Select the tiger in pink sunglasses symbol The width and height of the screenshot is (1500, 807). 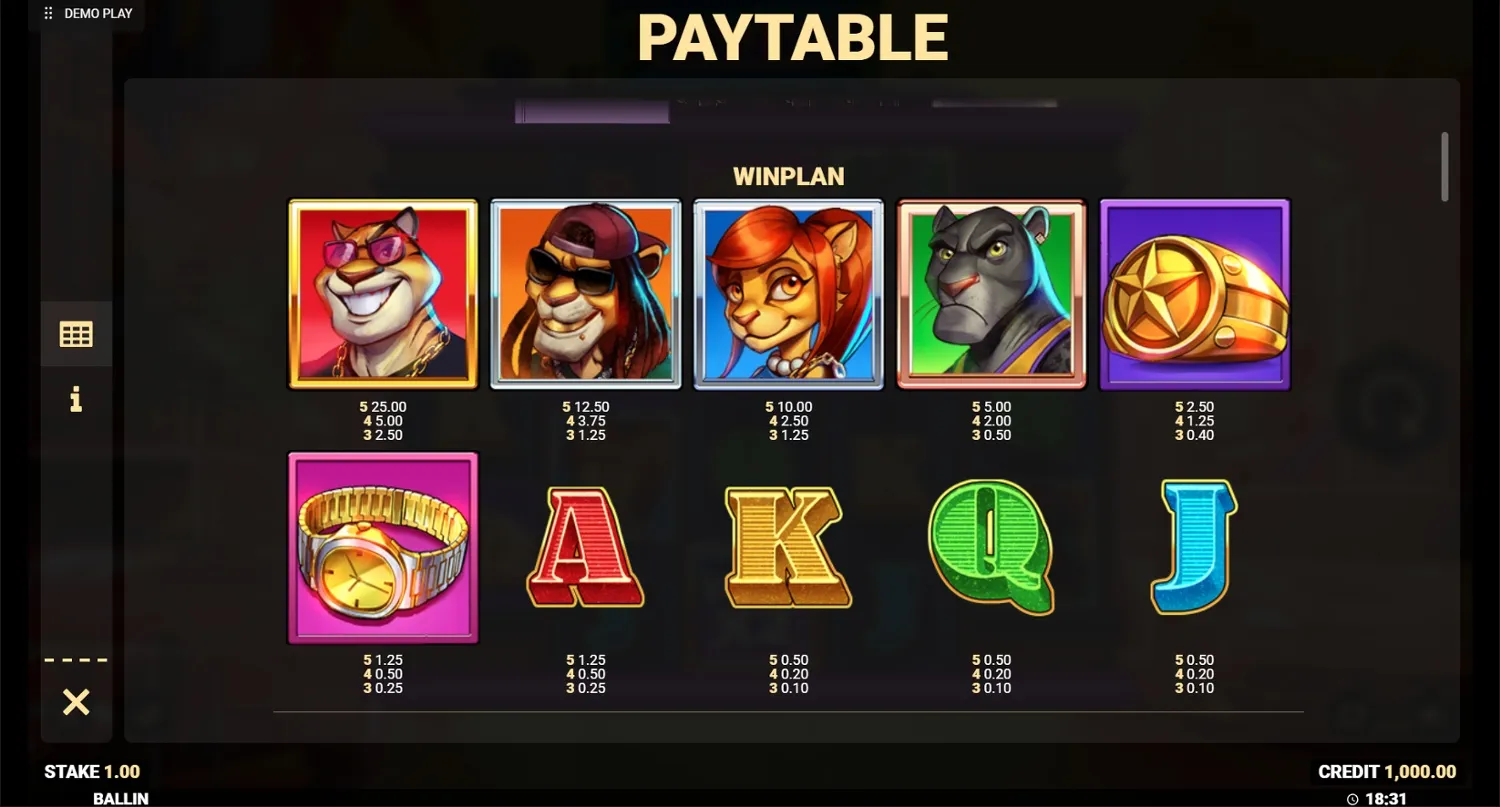pos(383,294)
